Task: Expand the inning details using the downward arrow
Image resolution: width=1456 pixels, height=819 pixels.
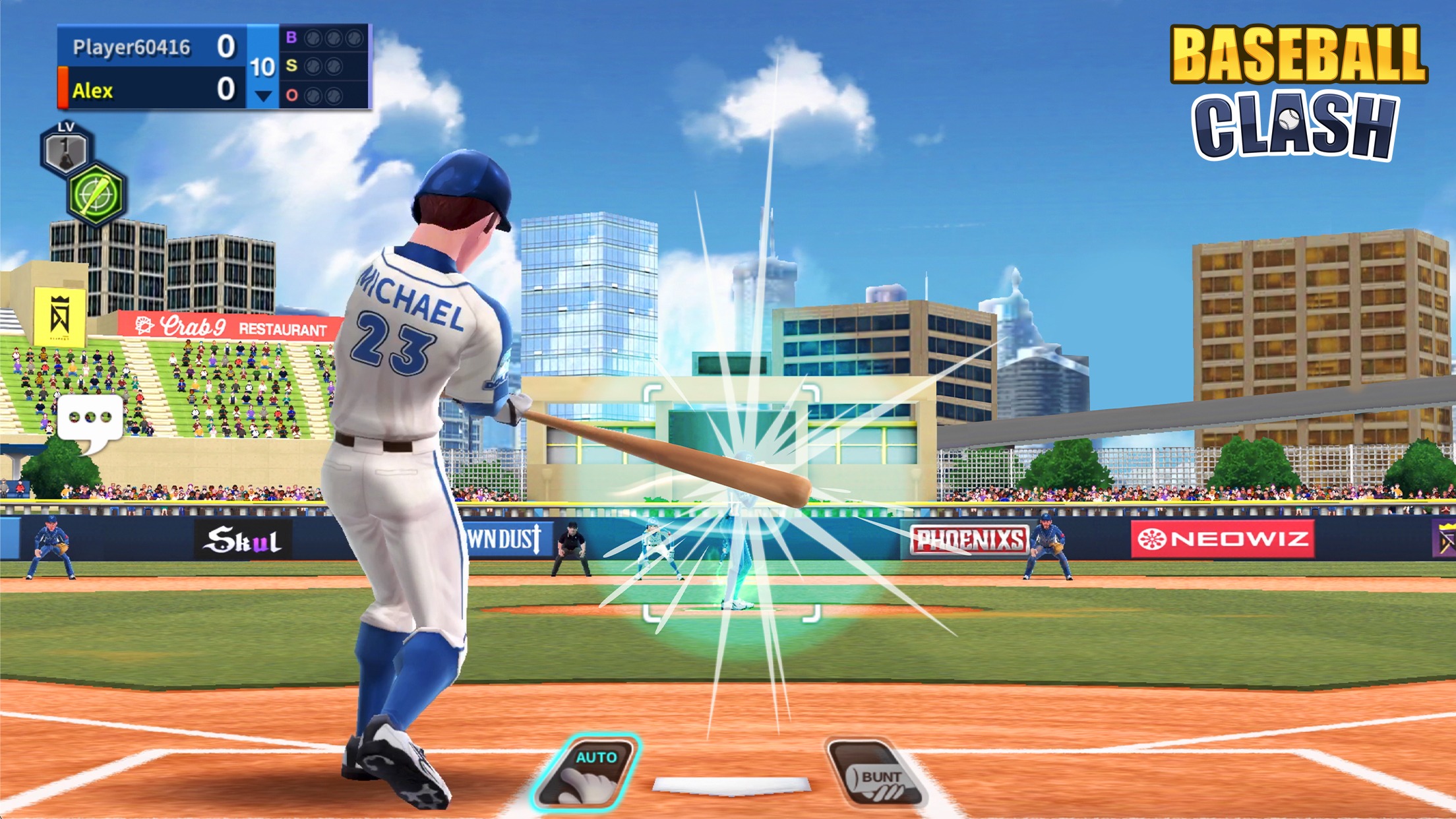Action: (x=263, y=94)
